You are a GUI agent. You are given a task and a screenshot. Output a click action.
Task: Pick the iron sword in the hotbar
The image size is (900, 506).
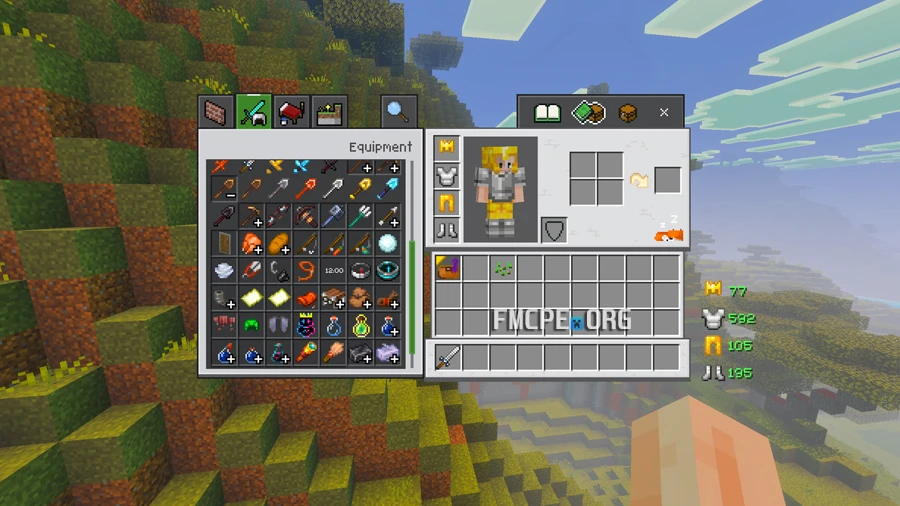pyautogui.click(x=447, y=357)
